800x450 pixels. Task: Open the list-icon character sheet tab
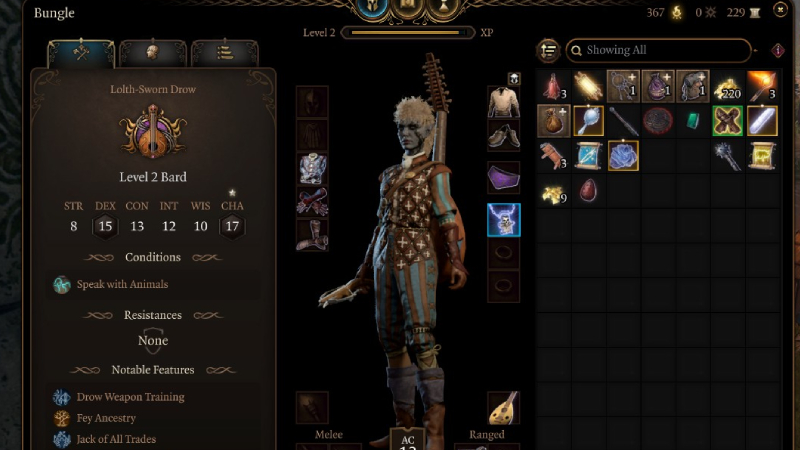click(x=224, y=52)
